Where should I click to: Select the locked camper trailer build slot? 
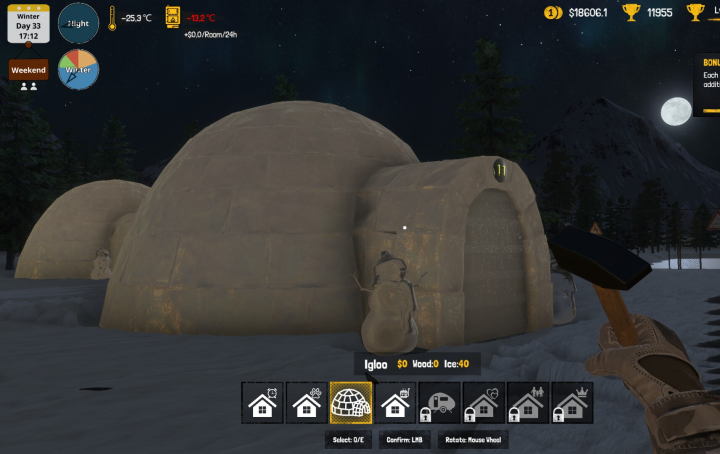point(439,402)
